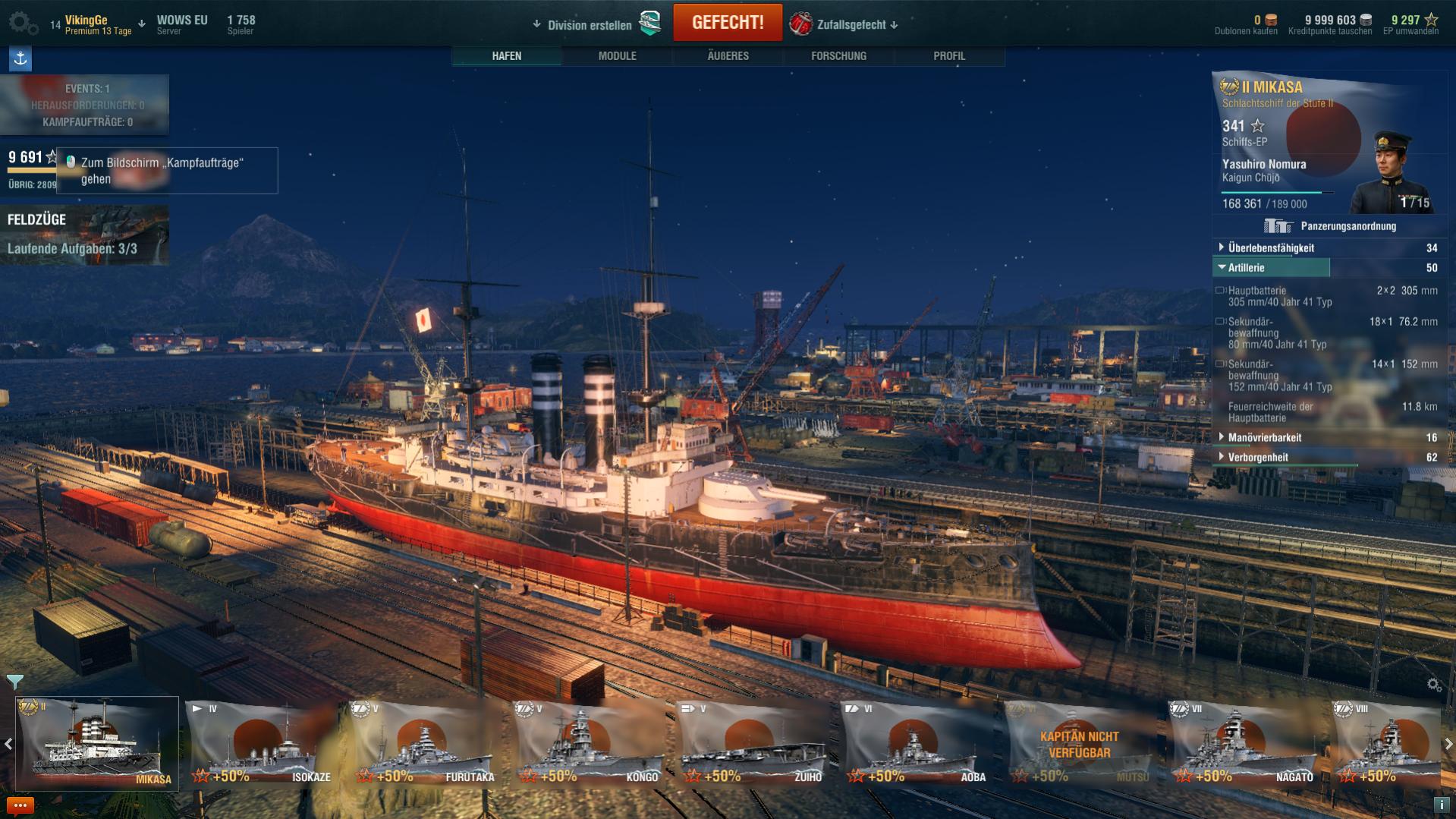The image size is (1456, 819).
Task: Open the Feldzüge campaigns panel
Action: tap(84, 235)
